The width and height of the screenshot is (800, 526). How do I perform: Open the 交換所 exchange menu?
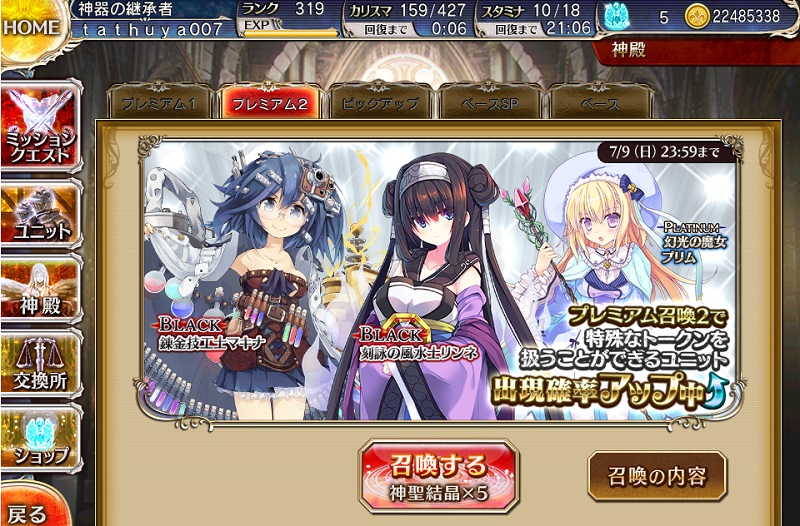pyautogui.click(x=41, y=369)
